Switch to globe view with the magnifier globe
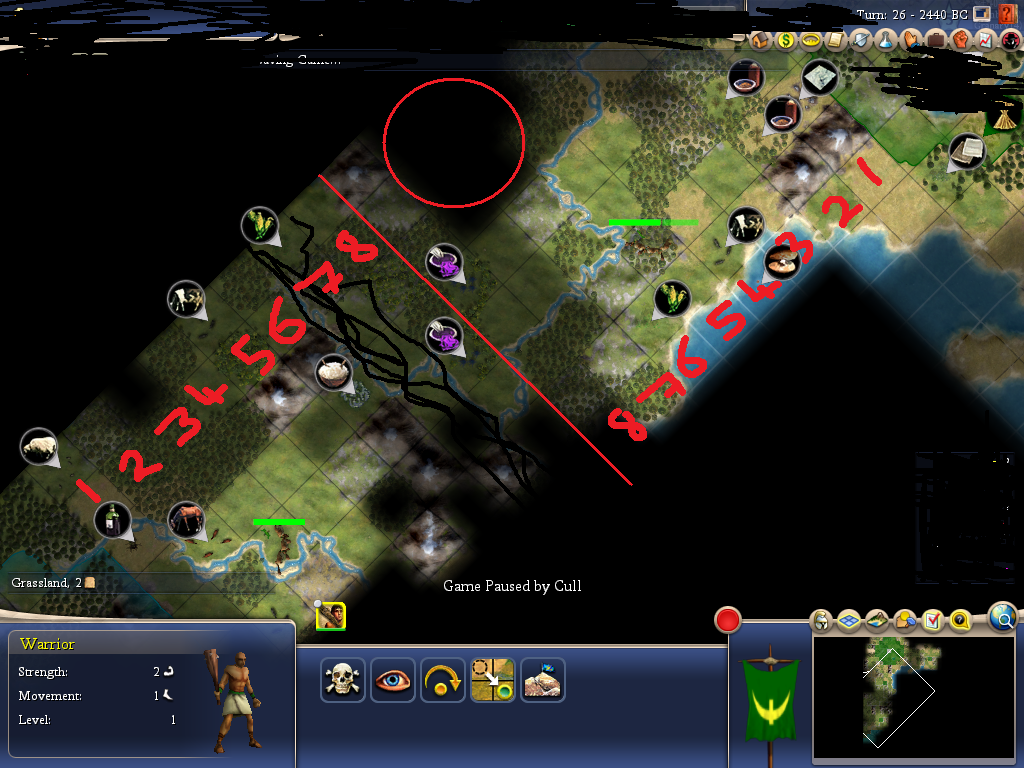The width and height of the screenshot is (1024, 768). (1003, 617)
